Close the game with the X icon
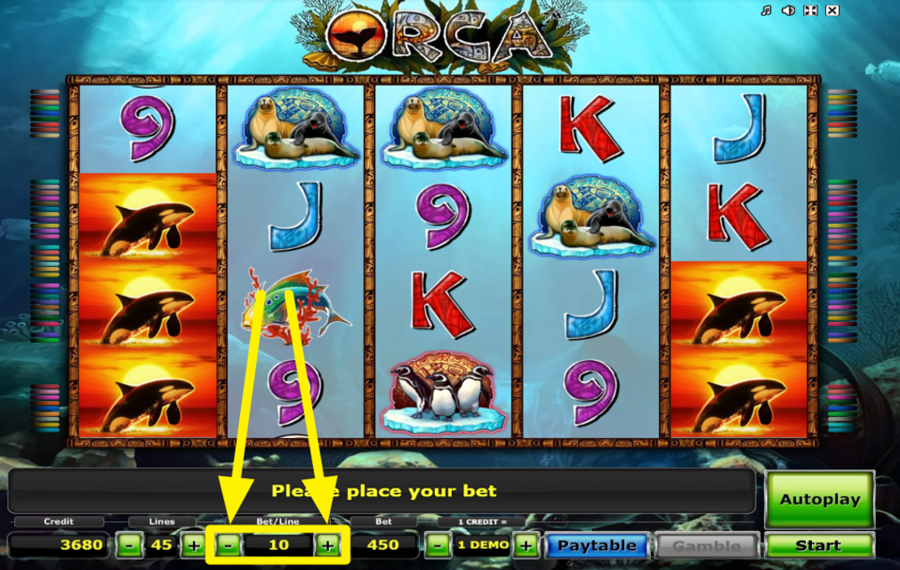Screen dimensions: 900x570 [833, 11]
